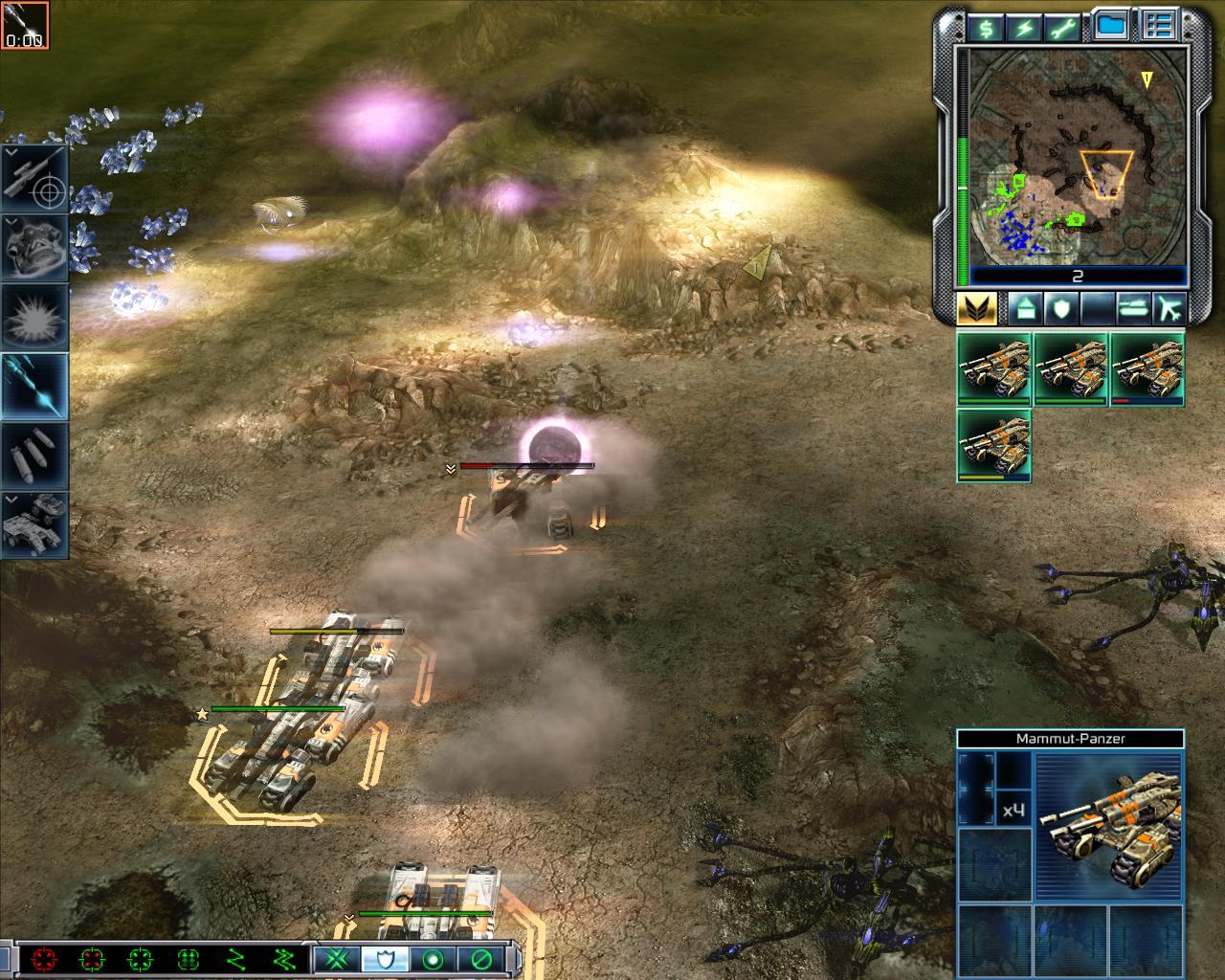This screenshot has width=1225, height=980.
Task: Choose the crossed-circle hold fire stance
Action: click(480, 959)
